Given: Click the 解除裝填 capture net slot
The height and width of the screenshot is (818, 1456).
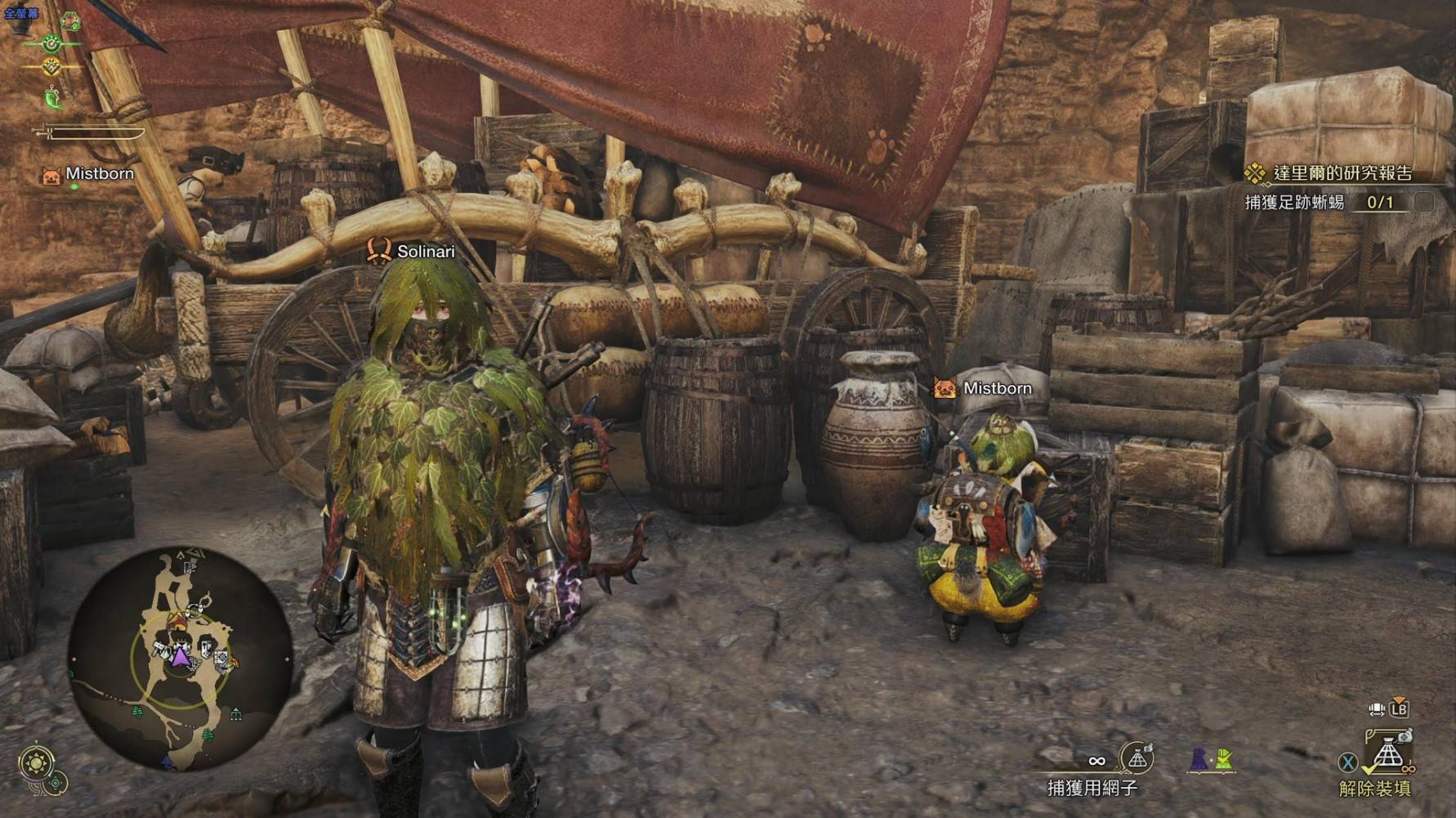Looking at the screenshot, I should click(1387, 753).
